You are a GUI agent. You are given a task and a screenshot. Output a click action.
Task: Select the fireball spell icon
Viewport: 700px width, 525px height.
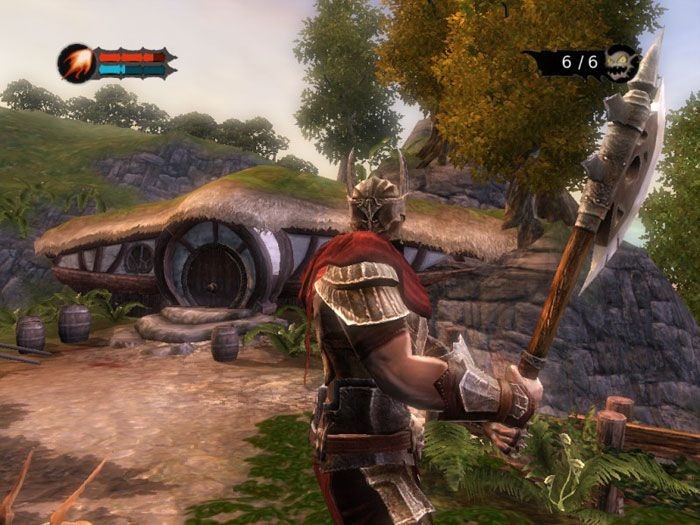76,63
